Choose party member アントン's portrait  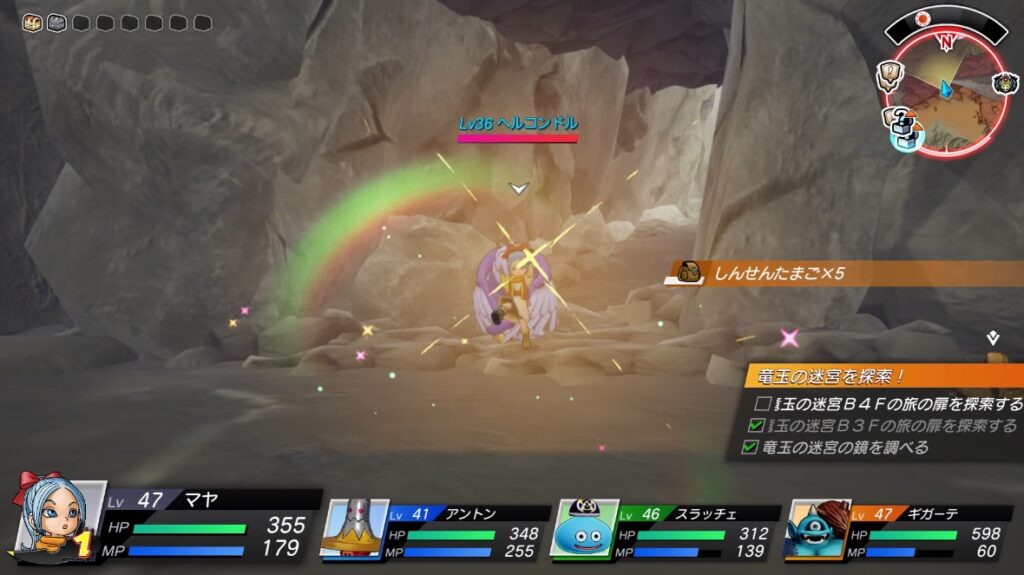coord(355,528)
